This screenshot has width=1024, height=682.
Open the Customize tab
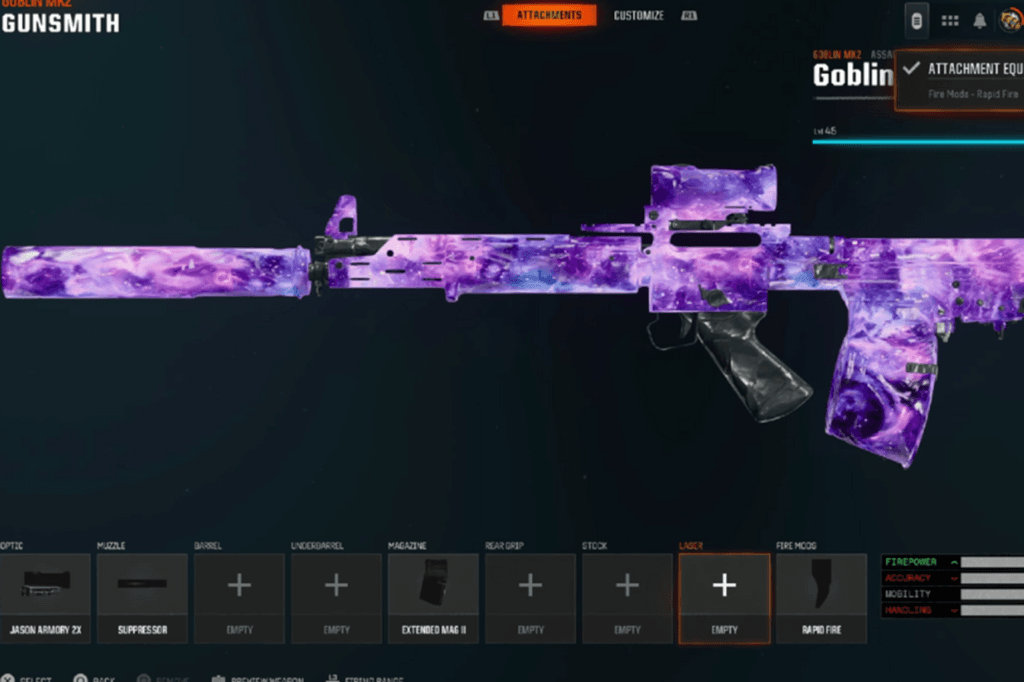tap(638, 15)
